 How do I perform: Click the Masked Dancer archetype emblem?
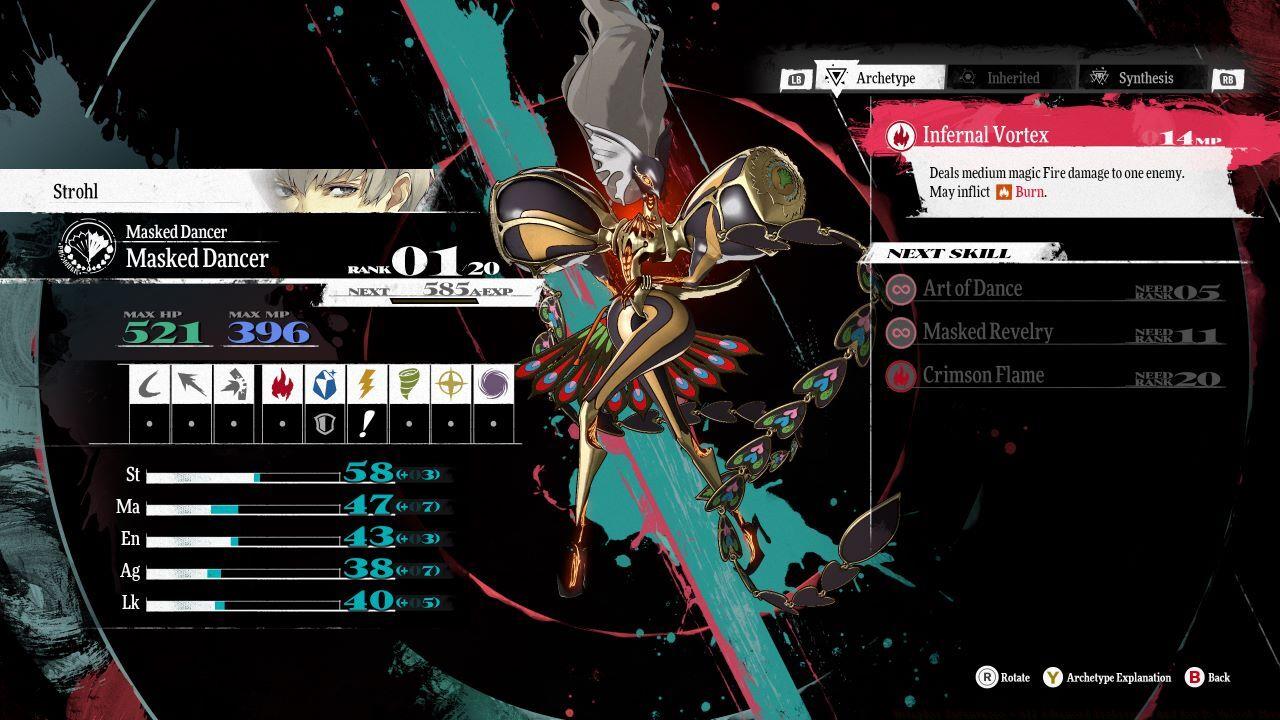click(x=88, y=246)
